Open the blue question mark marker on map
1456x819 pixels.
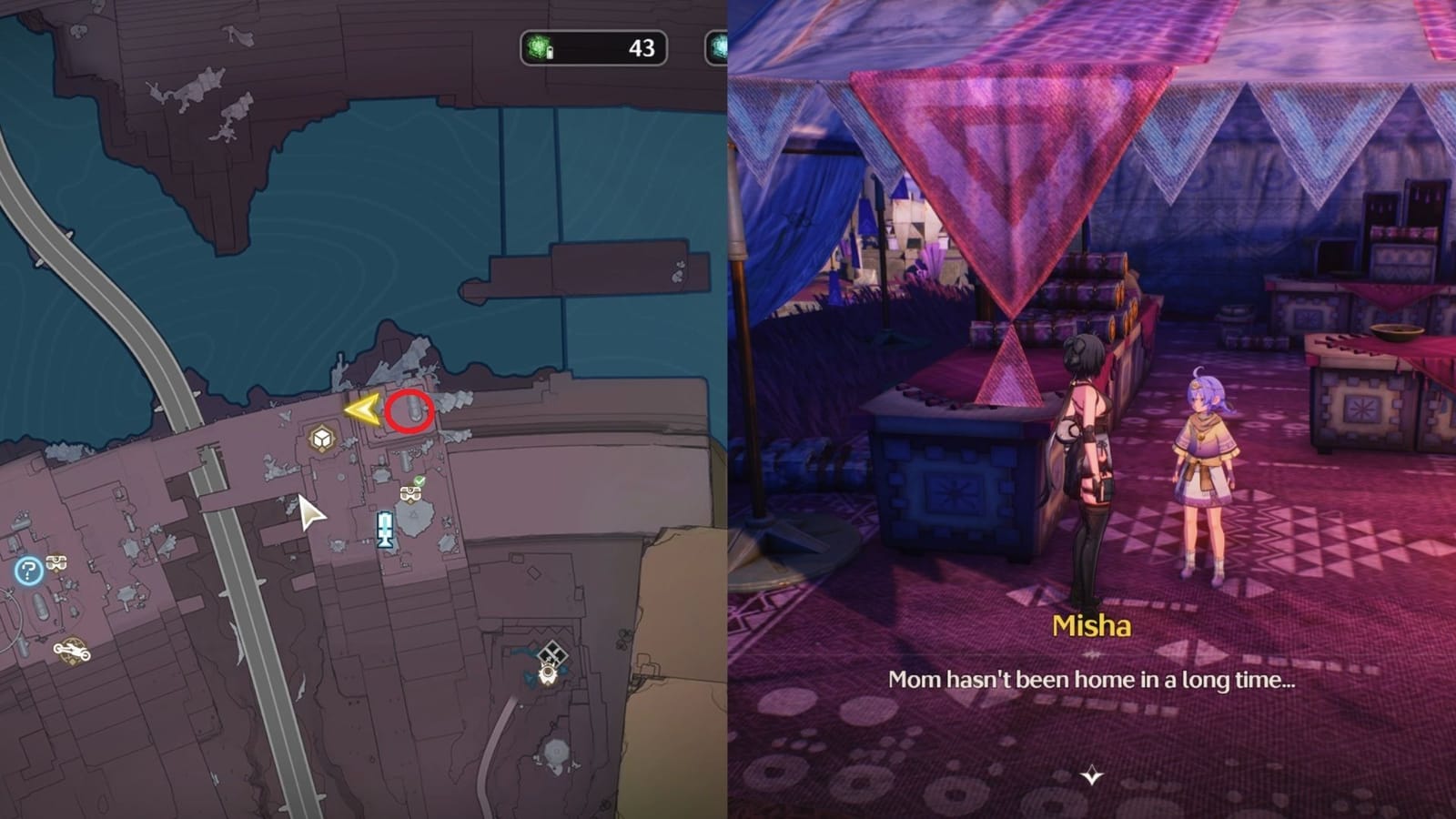(x=28, y=570)
